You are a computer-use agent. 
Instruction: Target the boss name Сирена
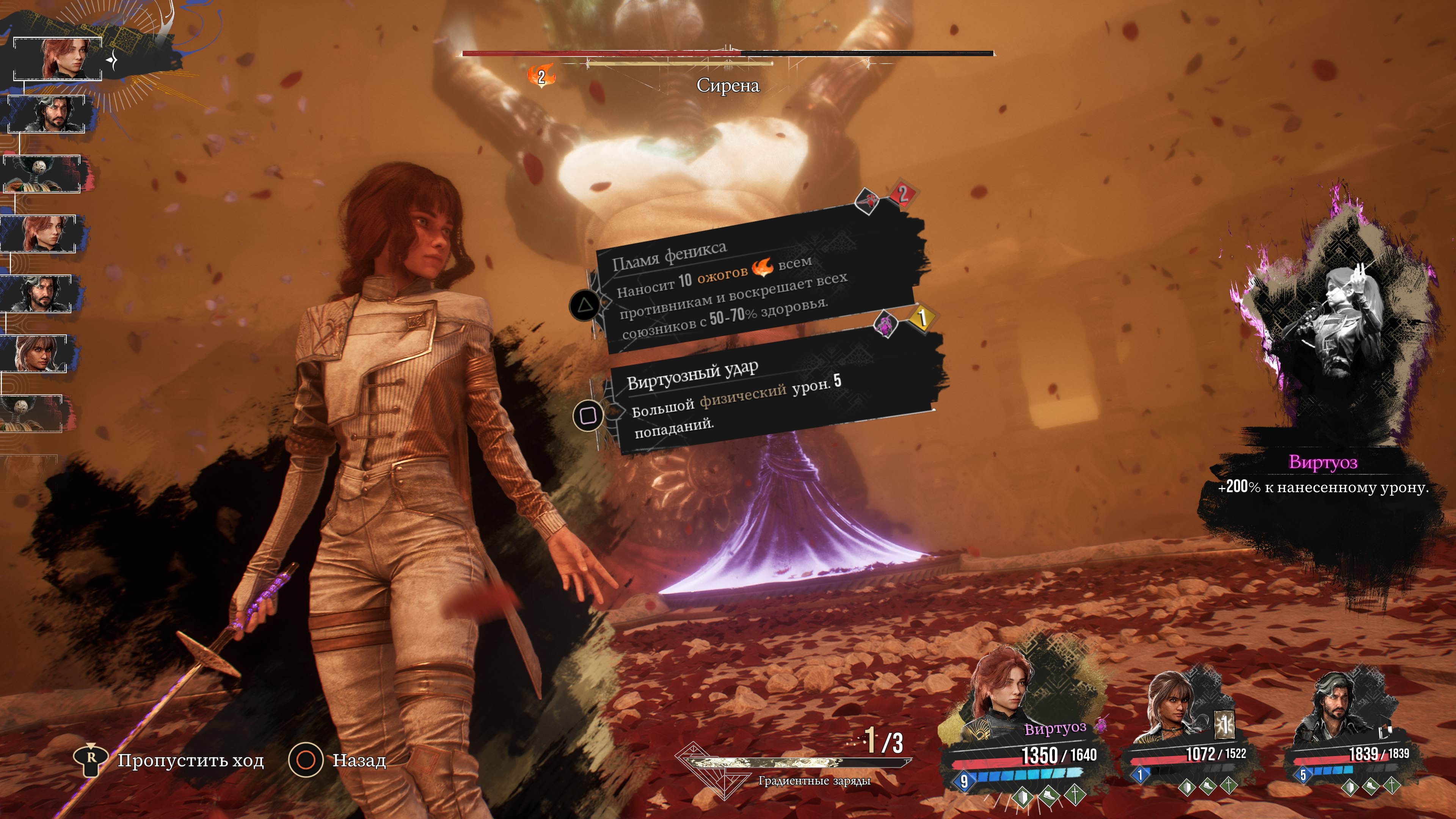[x=728, y=85]
